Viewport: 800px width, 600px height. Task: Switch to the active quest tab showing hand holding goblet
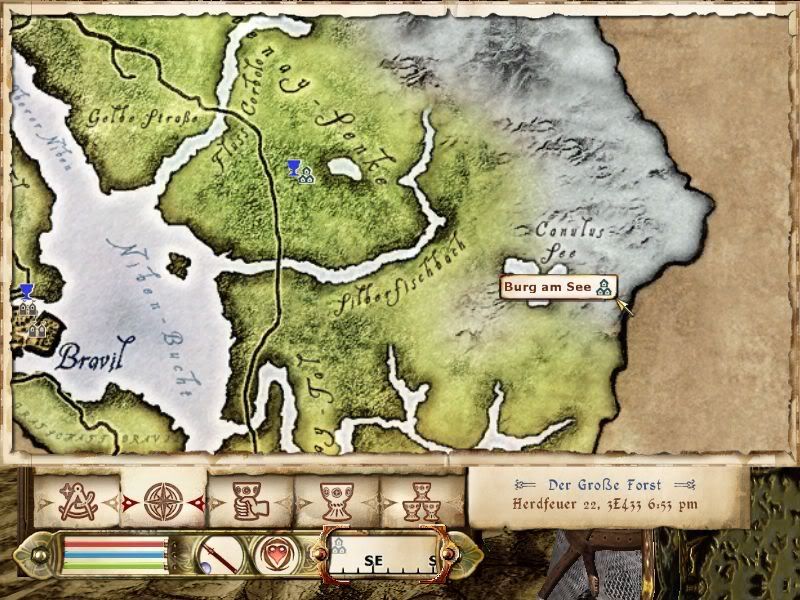[250, 501]
